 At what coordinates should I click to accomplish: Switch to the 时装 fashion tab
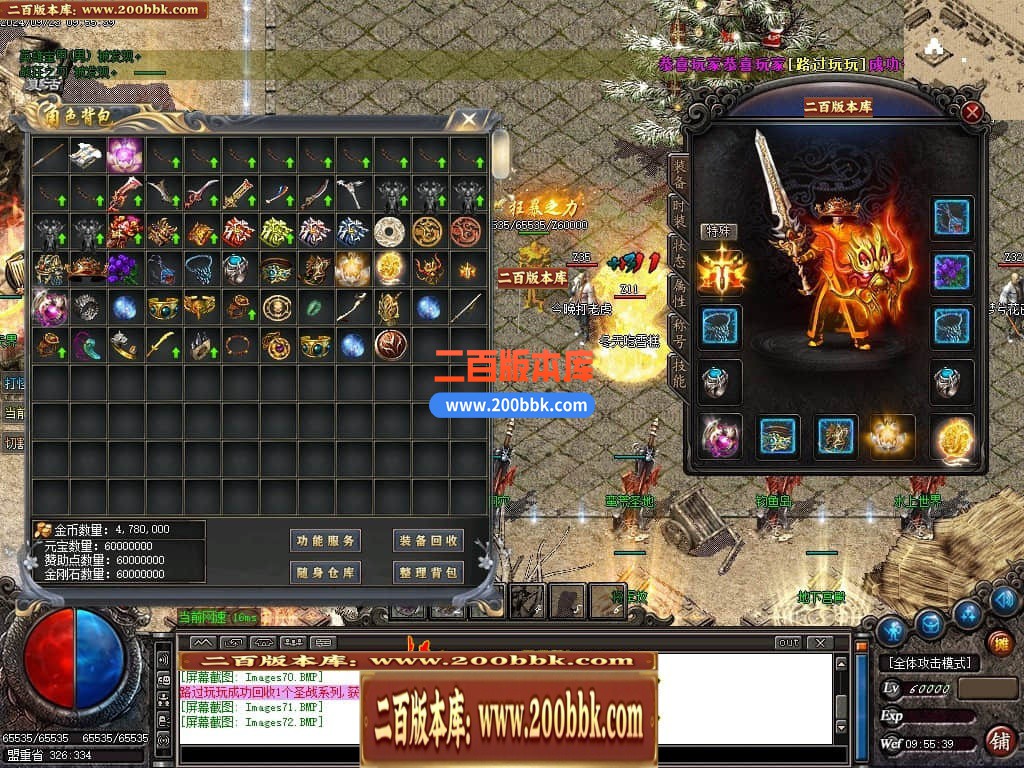(x=679, y=212)
